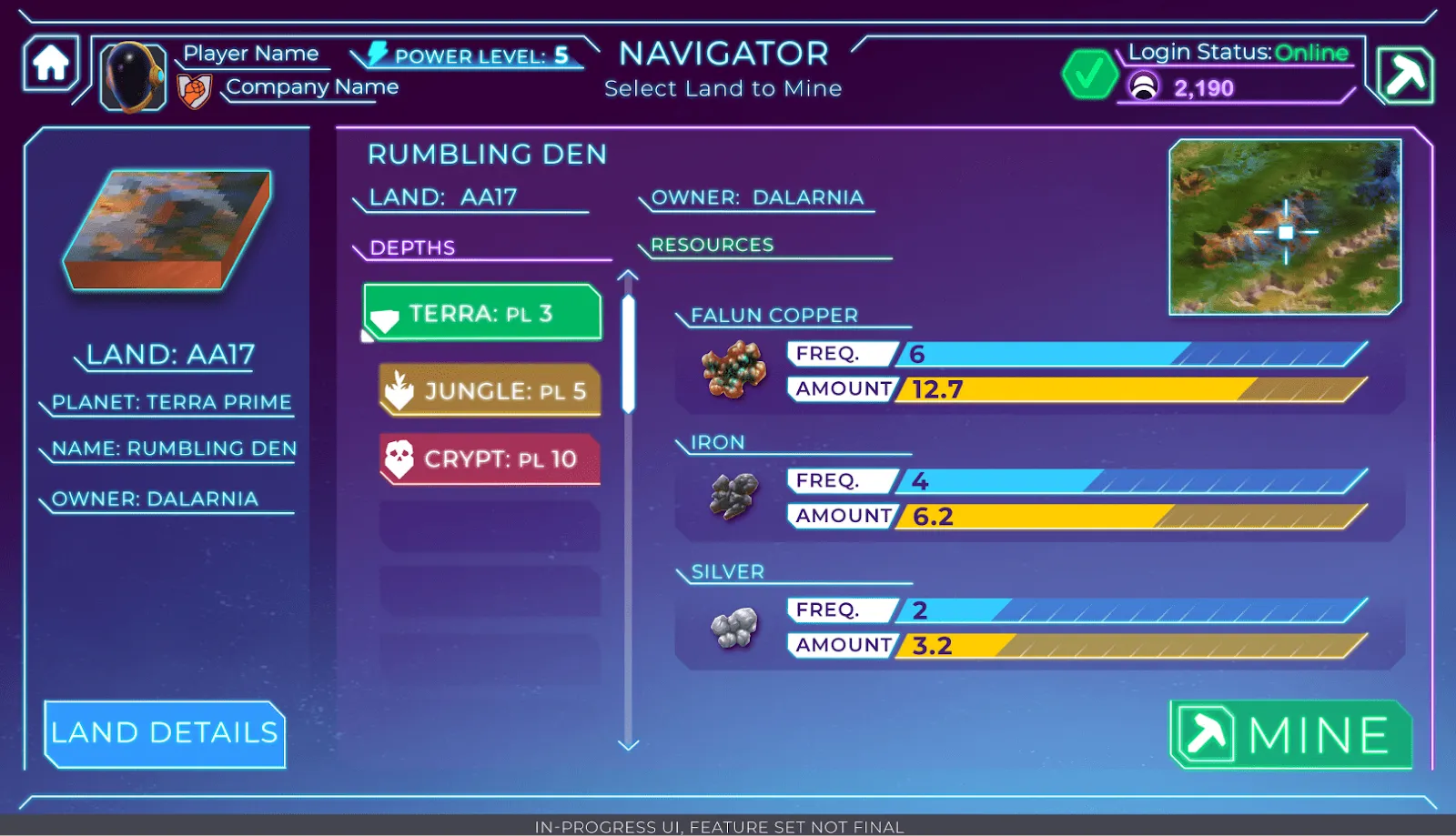Click the terrain minimap in top right
This screenshot has width=1456, height=836.
(x=1287, y=227)
